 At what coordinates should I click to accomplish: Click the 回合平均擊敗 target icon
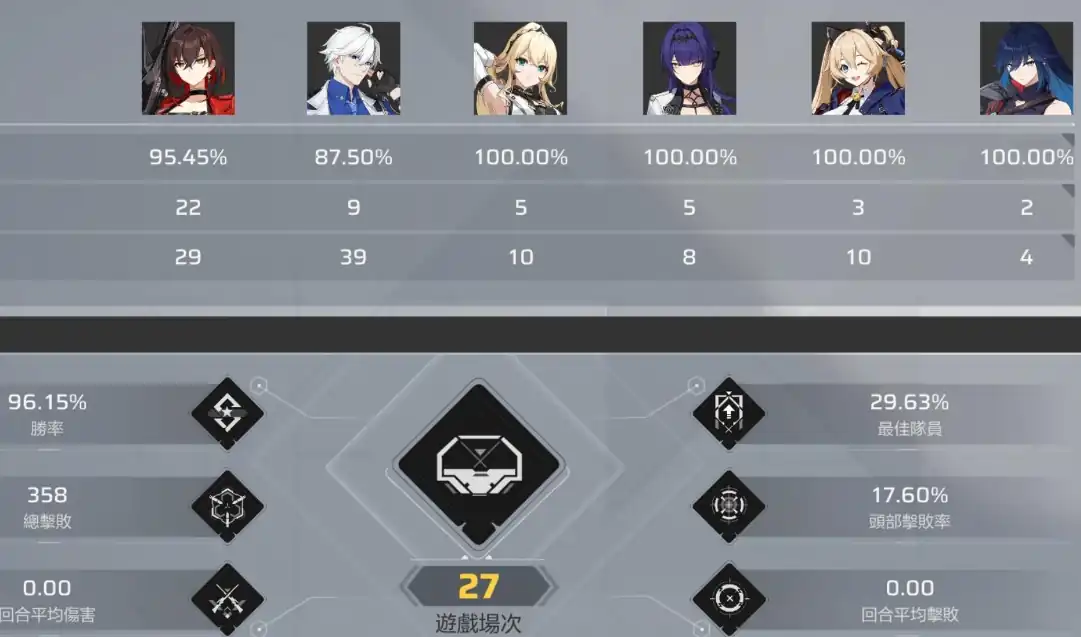(x=728, y=599)
